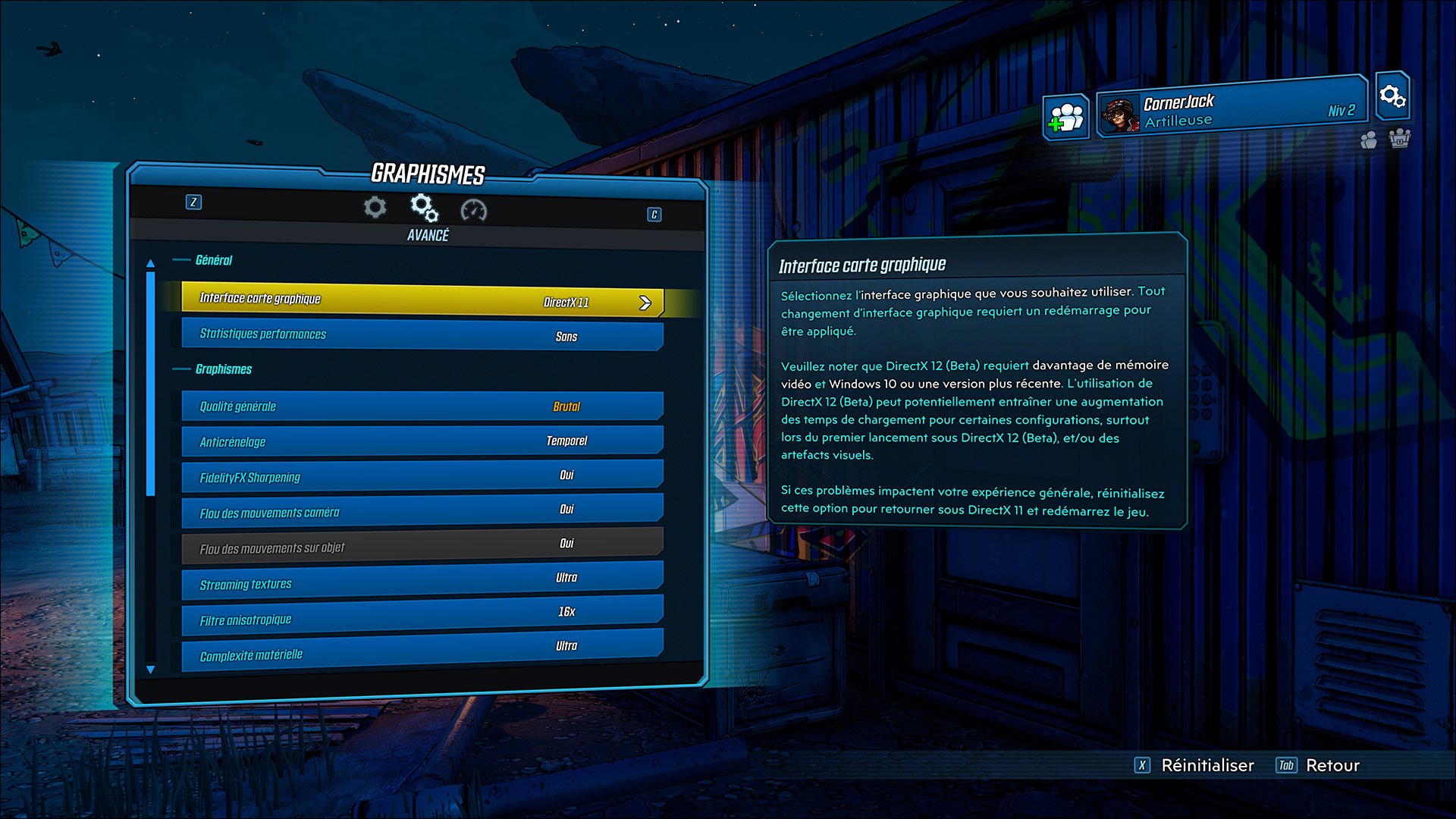Select Complexité matérielle setting

click(422, 651)
